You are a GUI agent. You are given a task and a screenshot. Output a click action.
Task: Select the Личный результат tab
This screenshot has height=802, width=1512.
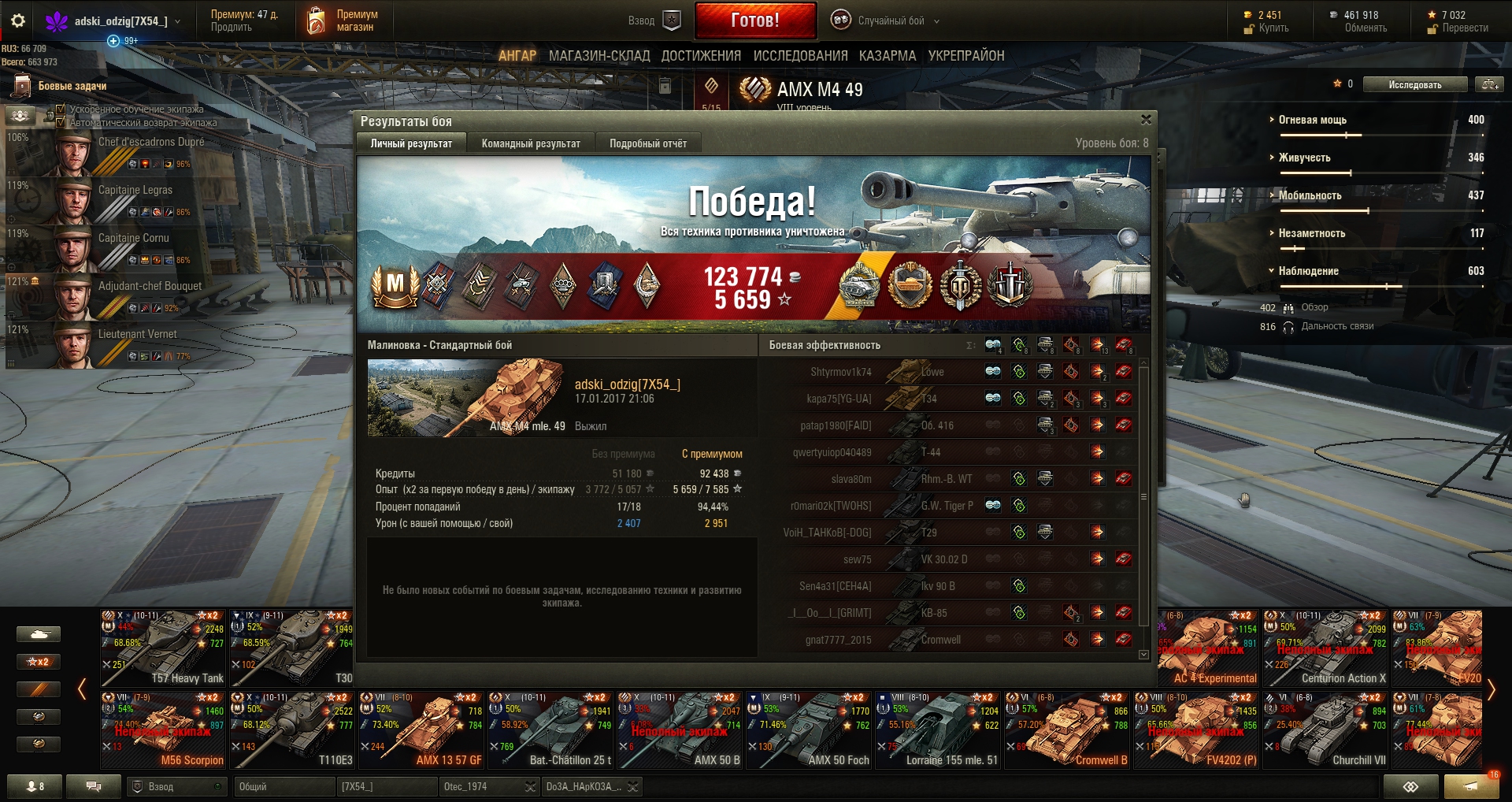click(x=411, y=143)
